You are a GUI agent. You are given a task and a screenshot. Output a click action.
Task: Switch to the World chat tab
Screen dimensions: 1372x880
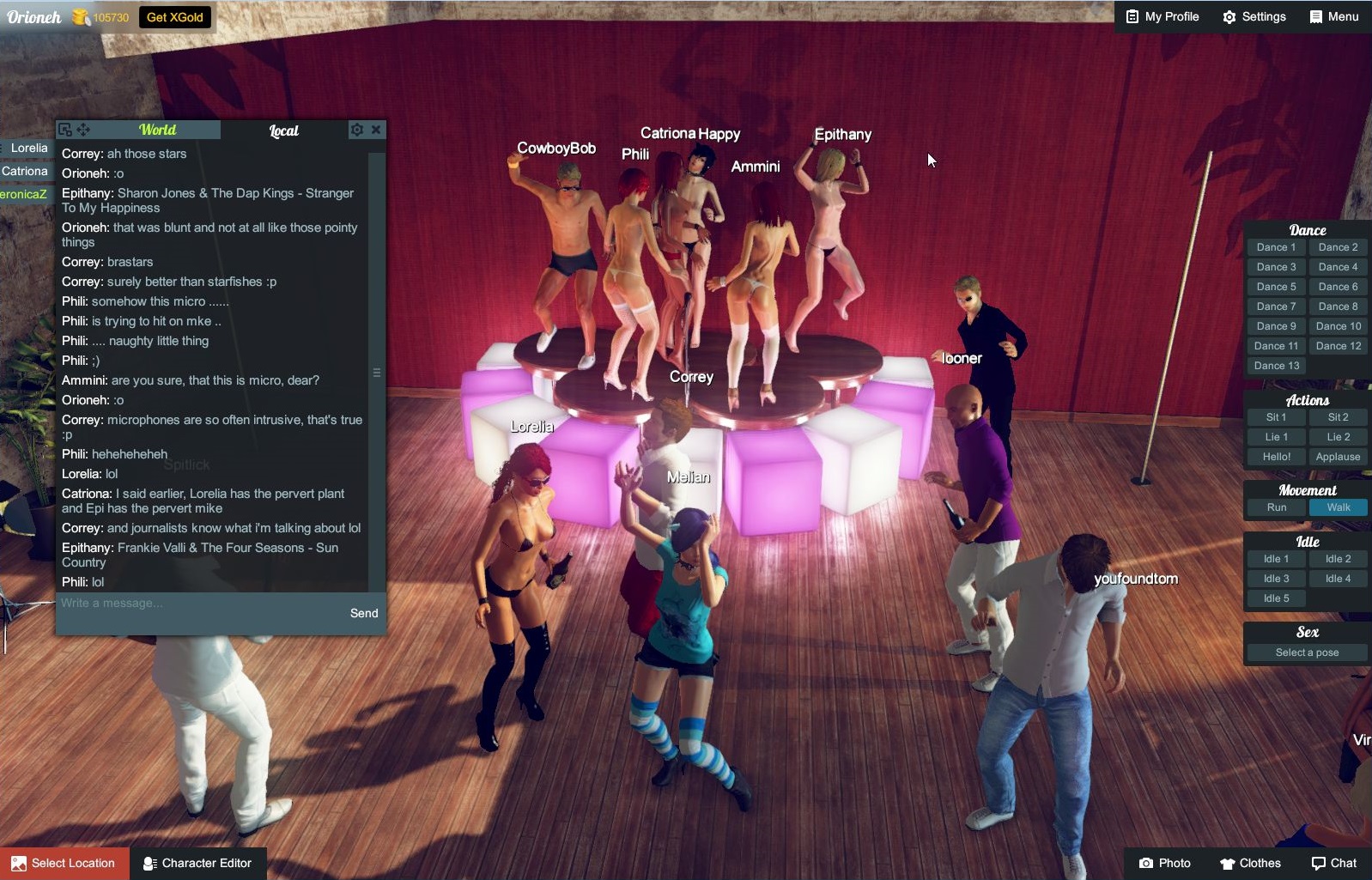[x=158, y=130]
